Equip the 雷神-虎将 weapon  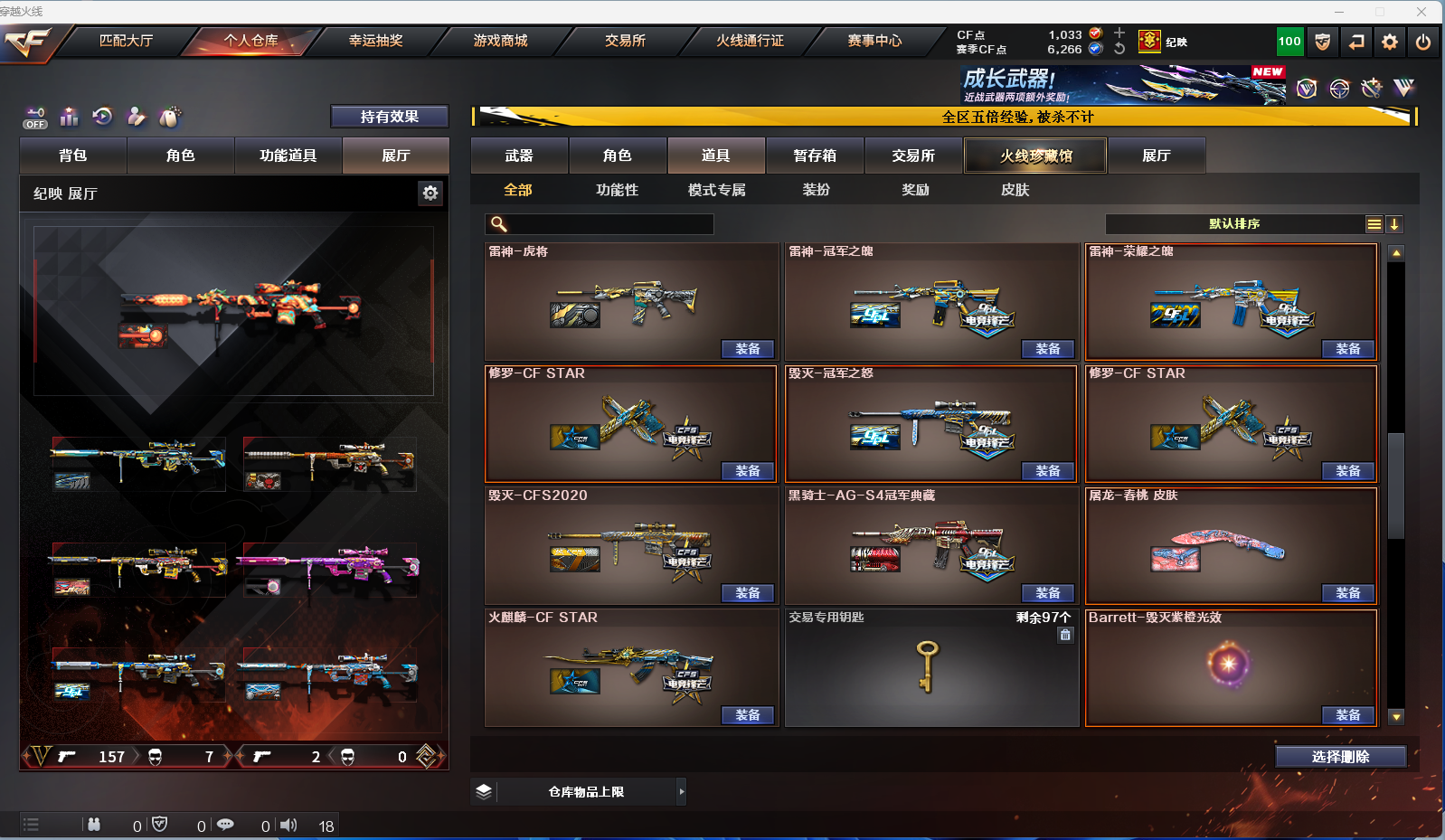[x=747, y=349]
